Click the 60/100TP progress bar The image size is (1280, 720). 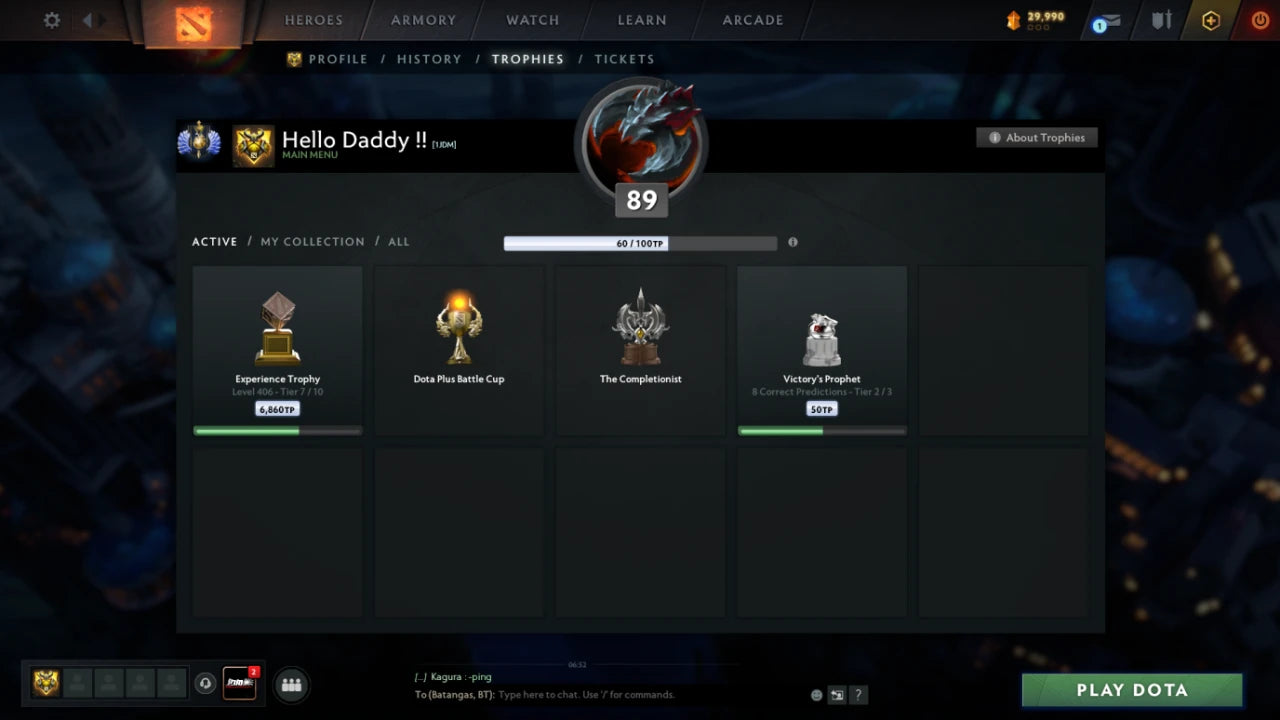coord(641,243)
